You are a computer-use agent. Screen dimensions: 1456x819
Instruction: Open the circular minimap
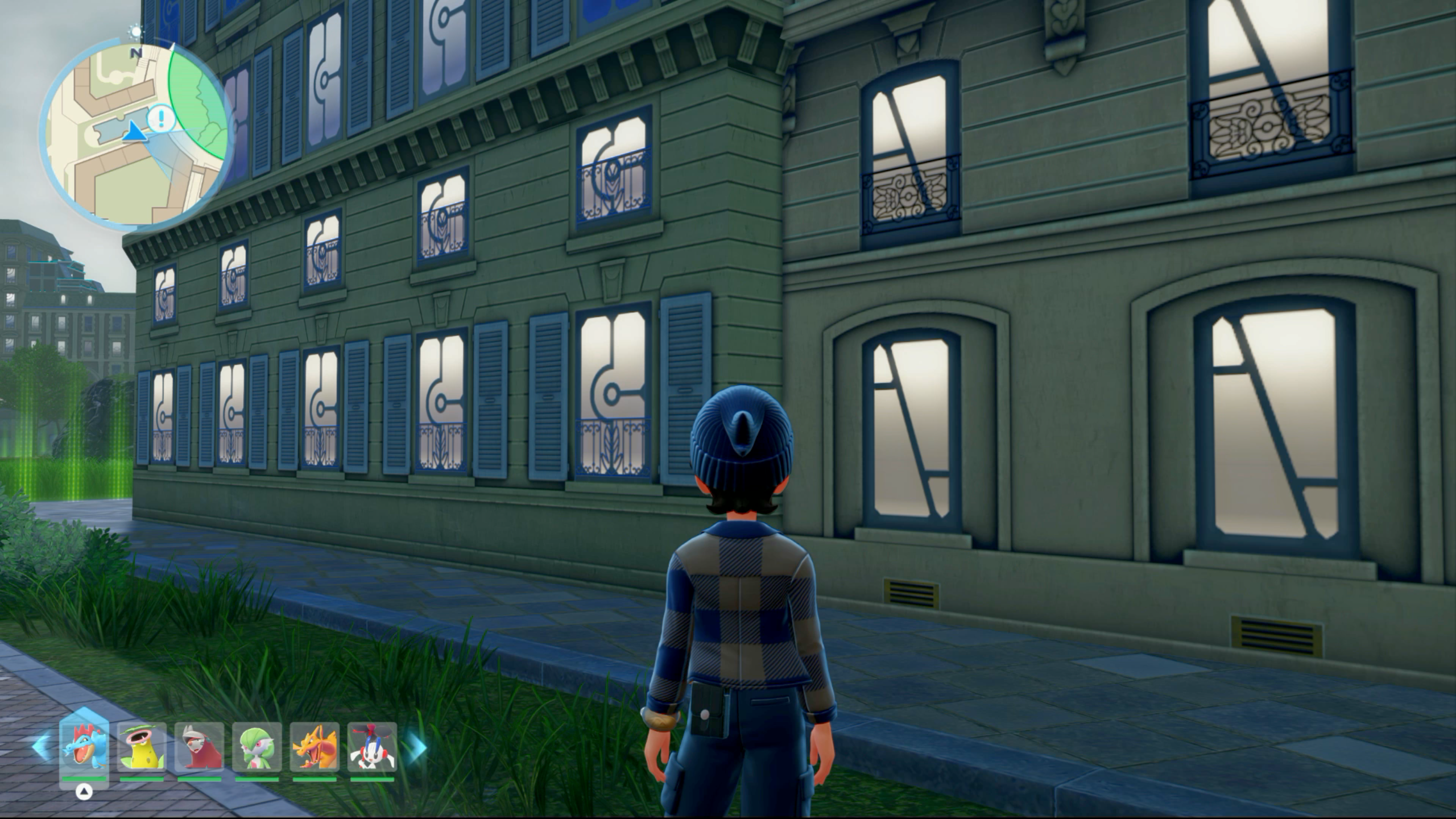(135, 136)
